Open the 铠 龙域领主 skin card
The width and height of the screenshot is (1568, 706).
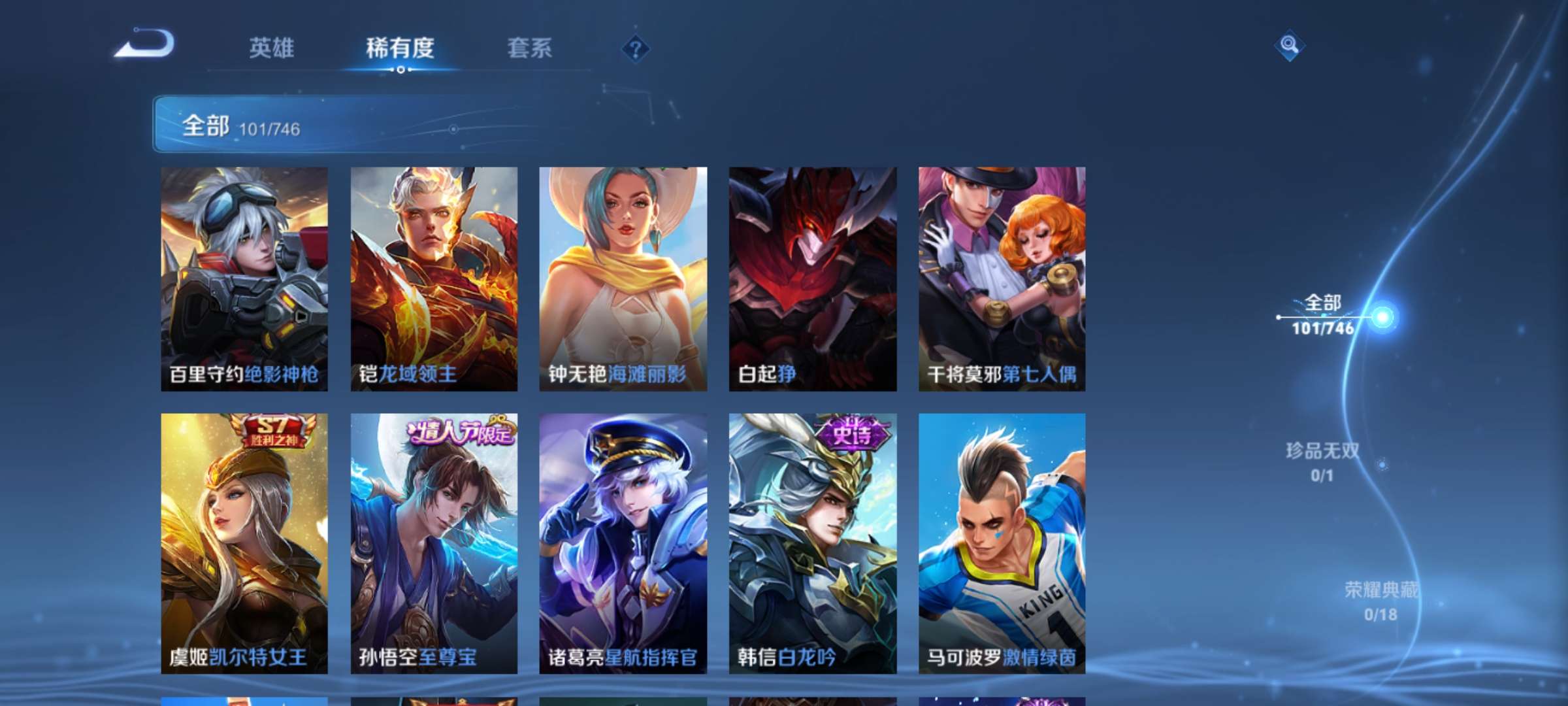coord(433,278)
